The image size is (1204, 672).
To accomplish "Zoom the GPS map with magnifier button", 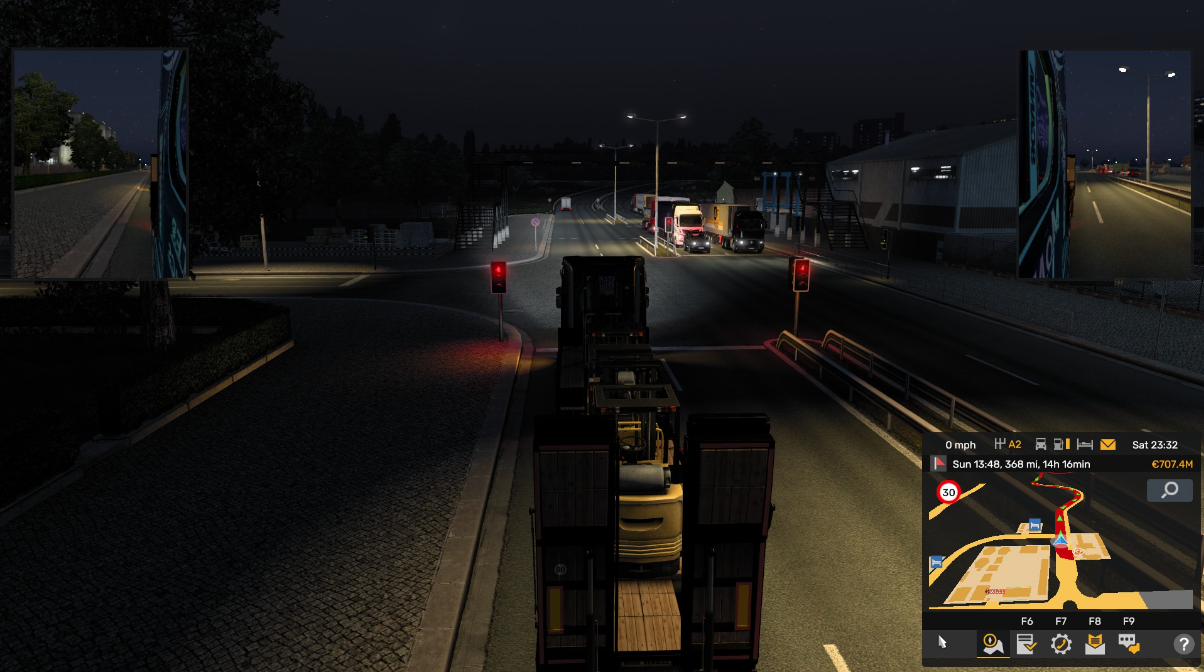I will pyautogui.click(x=1169, y=490).
